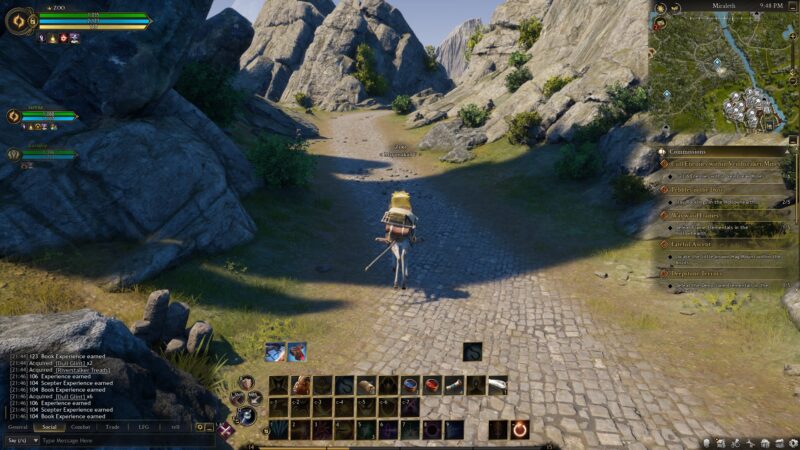
Task: Switch to the Trade chat tab
Action: (x=112, y=426)
